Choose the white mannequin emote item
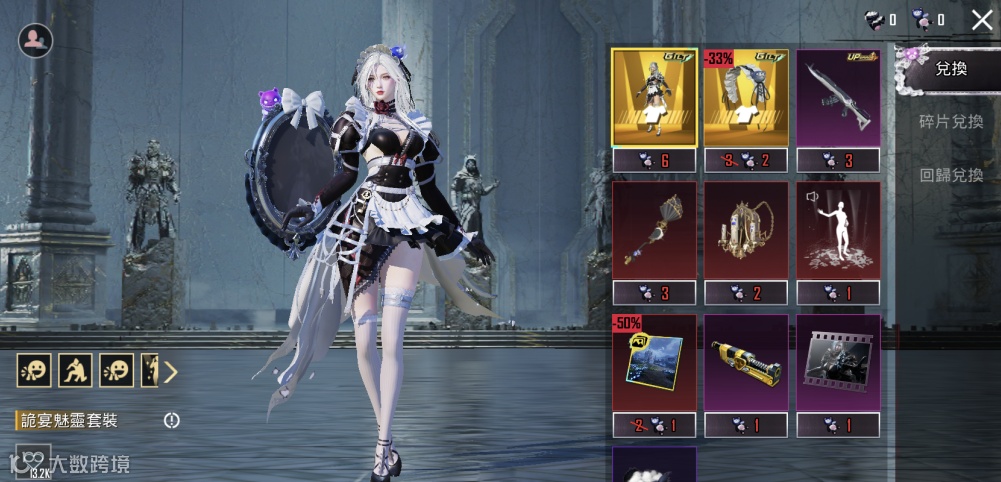Screen dimensions: 1001x482 (838, 230)
